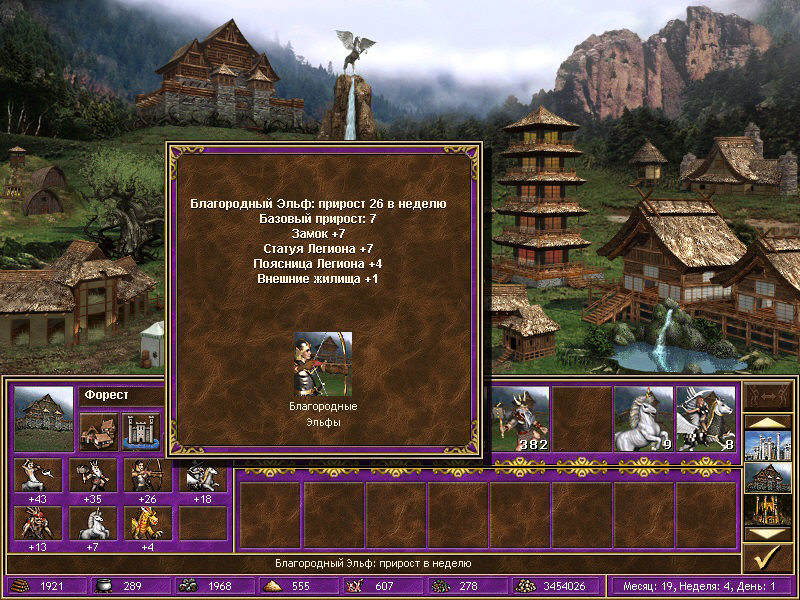This screenshot has height=600, width=800.
Task: Open the town hall building icon
Action: tap(98, 430)
